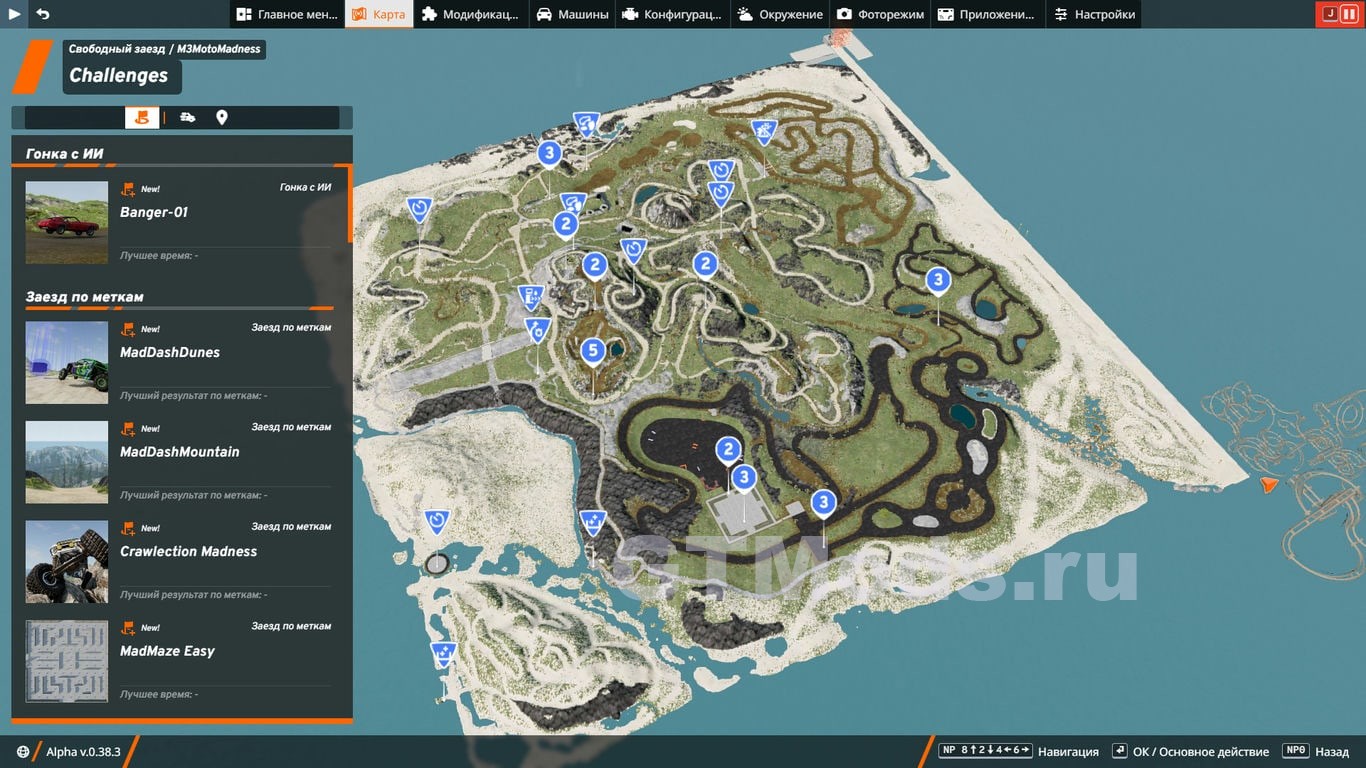The width and height of the screenshot is (1366, 768).
Task: Select the Окружение tab
Action: coord(780,14)
